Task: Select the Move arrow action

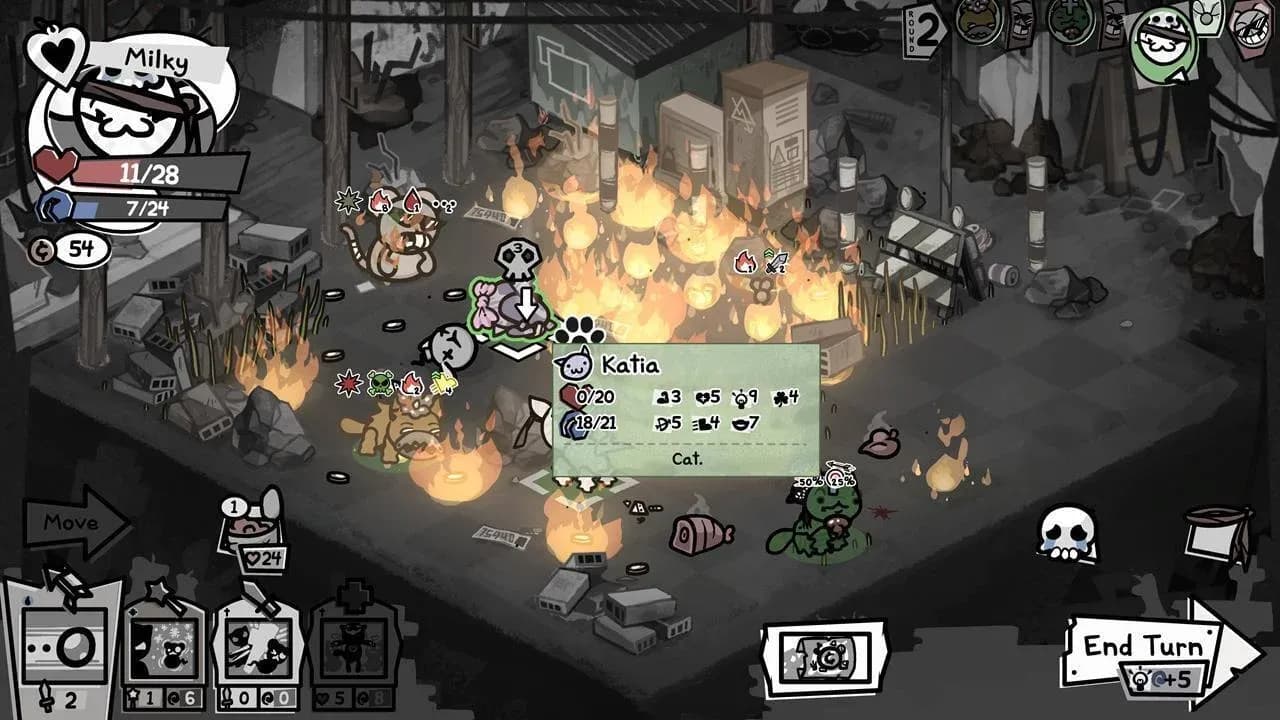Action: (x=75, y=522)
